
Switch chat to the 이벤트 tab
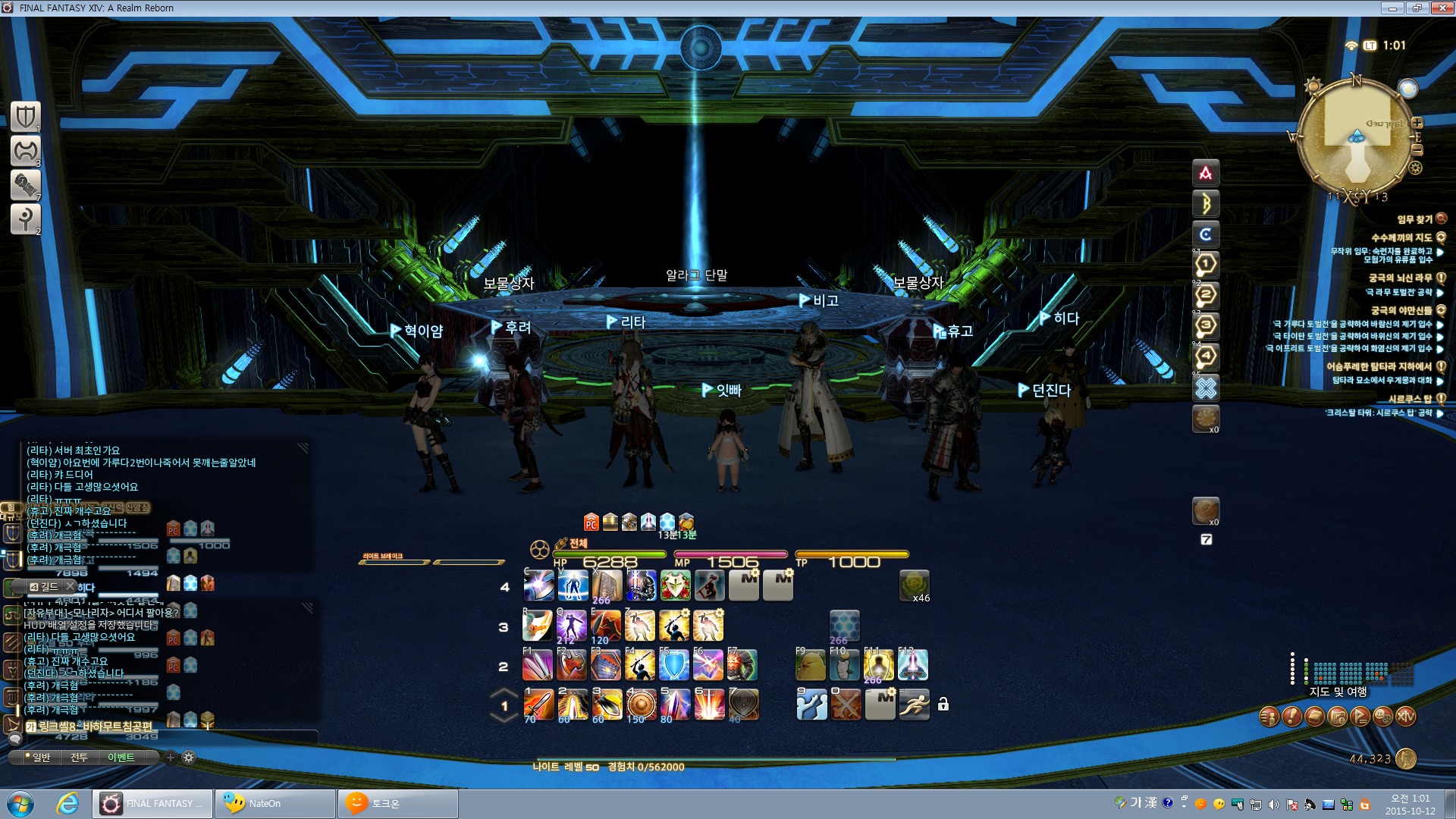[121, 758]
